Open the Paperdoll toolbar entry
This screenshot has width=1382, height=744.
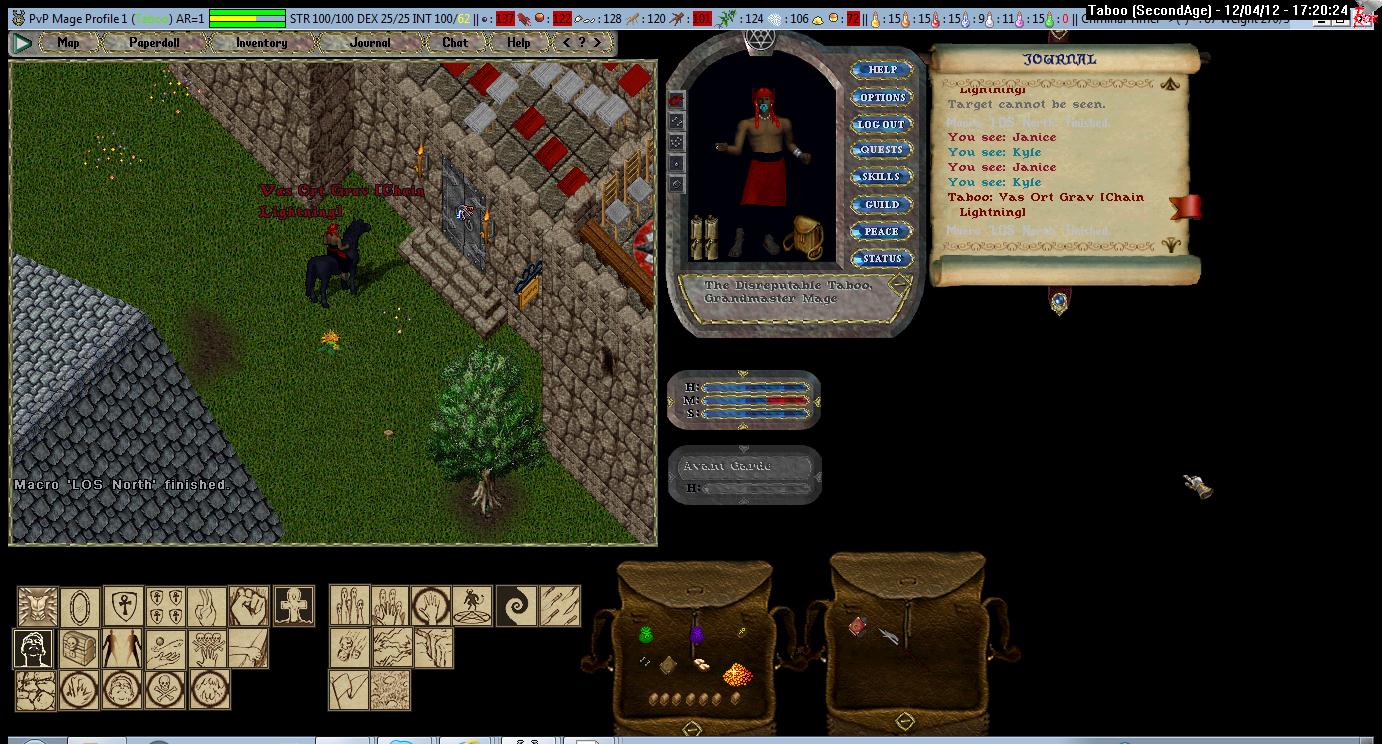(154, 43)
